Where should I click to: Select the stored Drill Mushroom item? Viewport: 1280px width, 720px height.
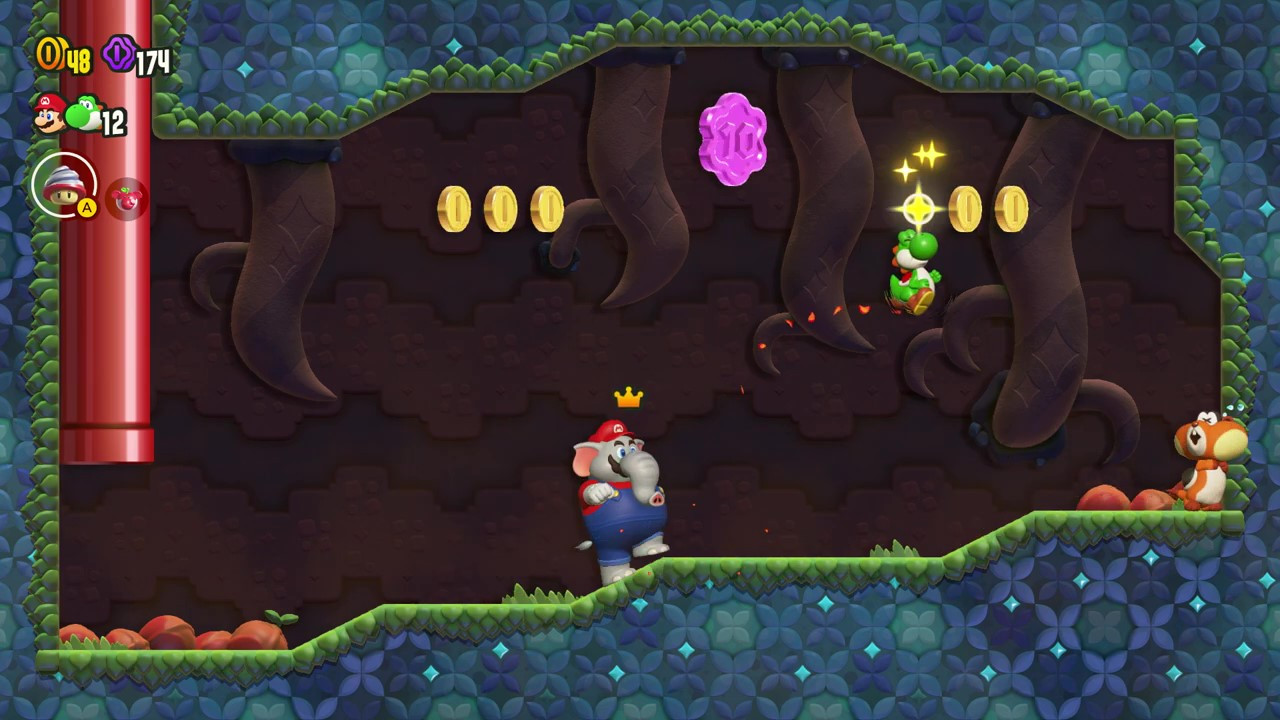pos(64,185)
